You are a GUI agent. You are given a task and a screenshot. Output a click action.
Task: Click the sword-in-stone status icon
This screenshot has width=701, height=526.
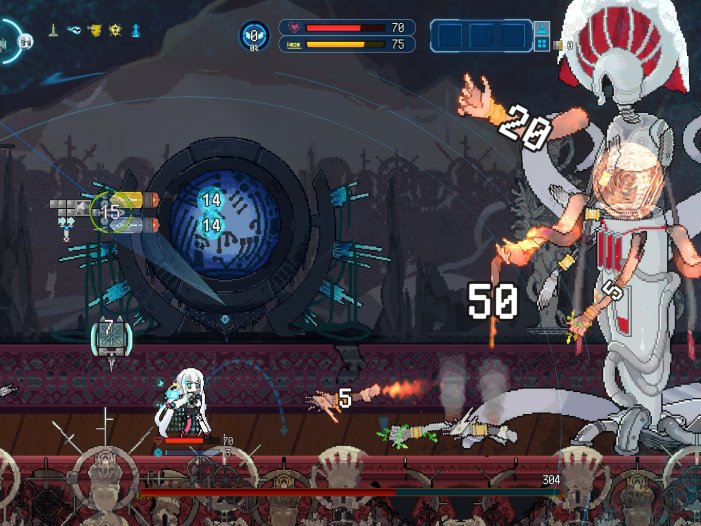[53, 30]
